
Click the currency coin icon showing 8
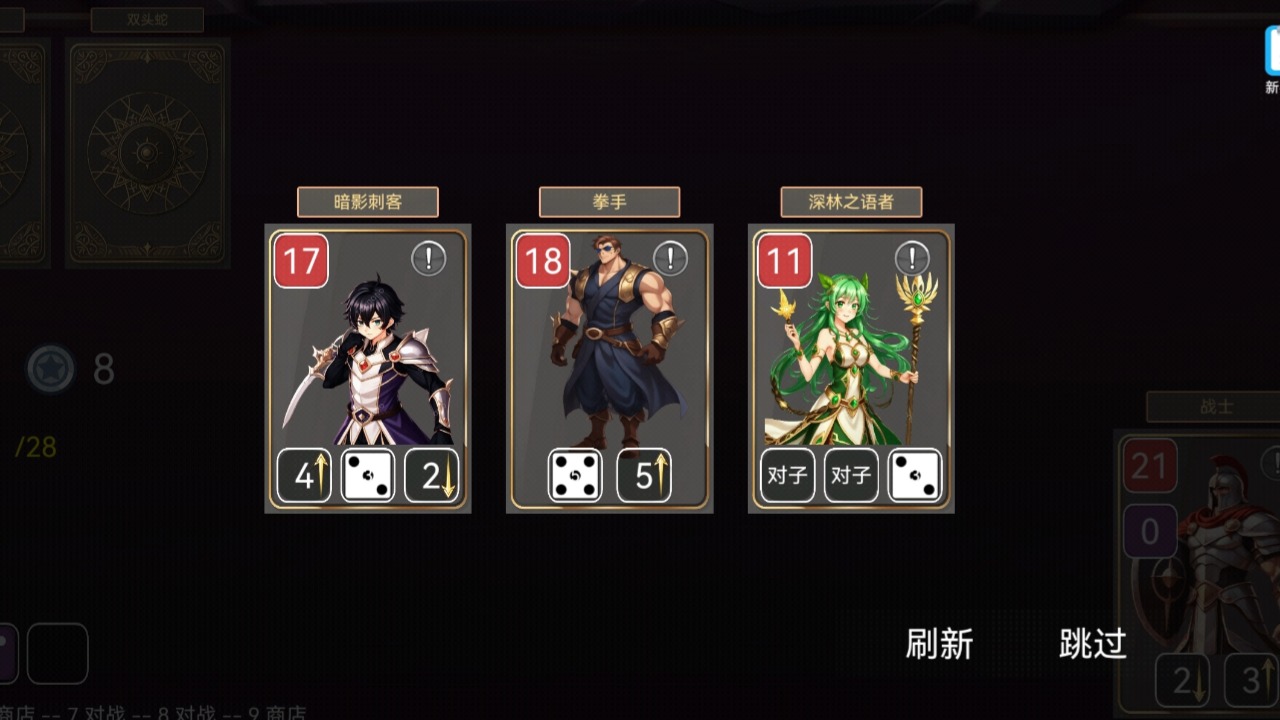pos(52,368)
